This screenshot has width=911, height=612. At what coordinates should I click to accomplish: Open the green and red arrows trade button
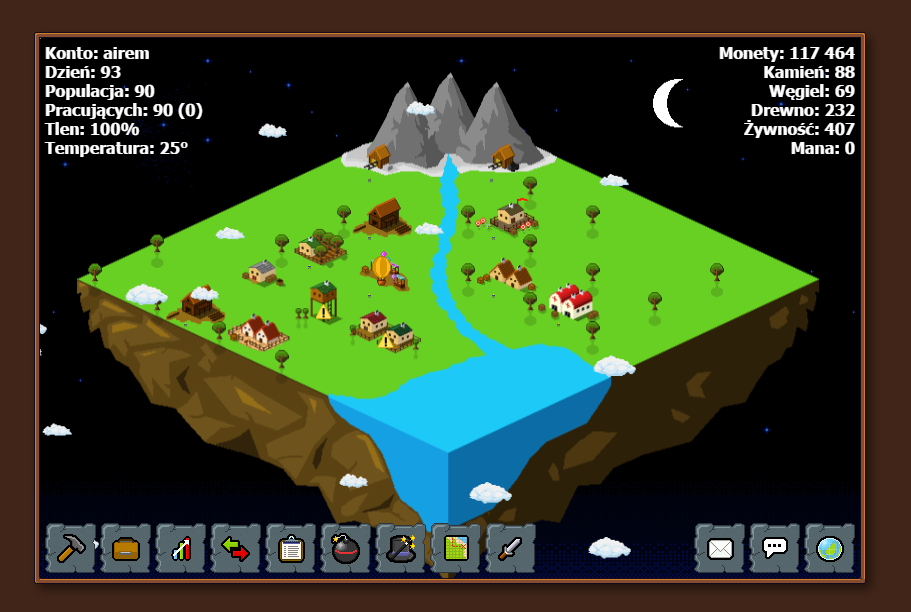click(x=236, y=549)
